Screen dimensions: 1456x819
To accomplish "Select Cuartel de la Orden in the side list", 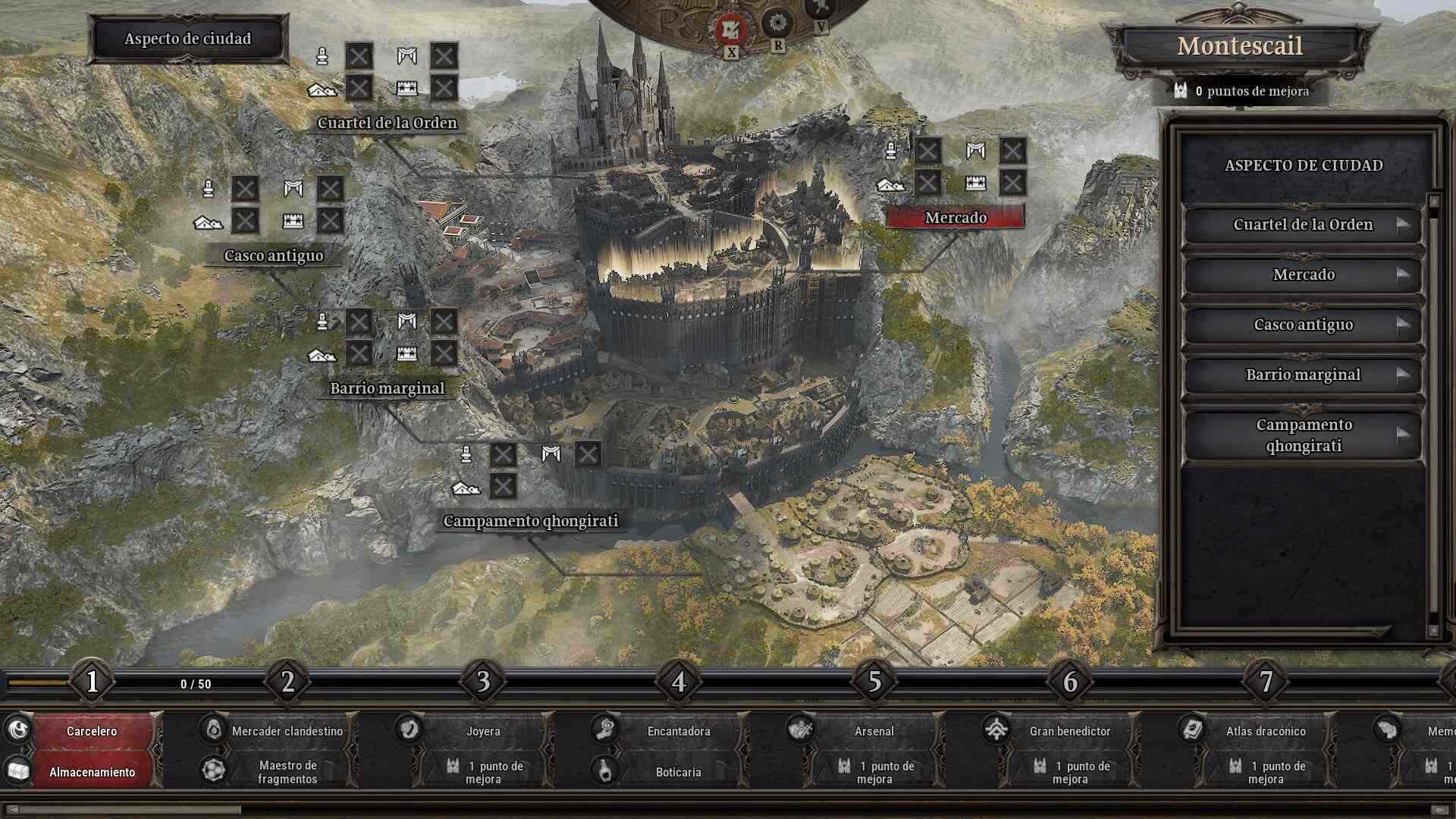I will [1302, 224].
